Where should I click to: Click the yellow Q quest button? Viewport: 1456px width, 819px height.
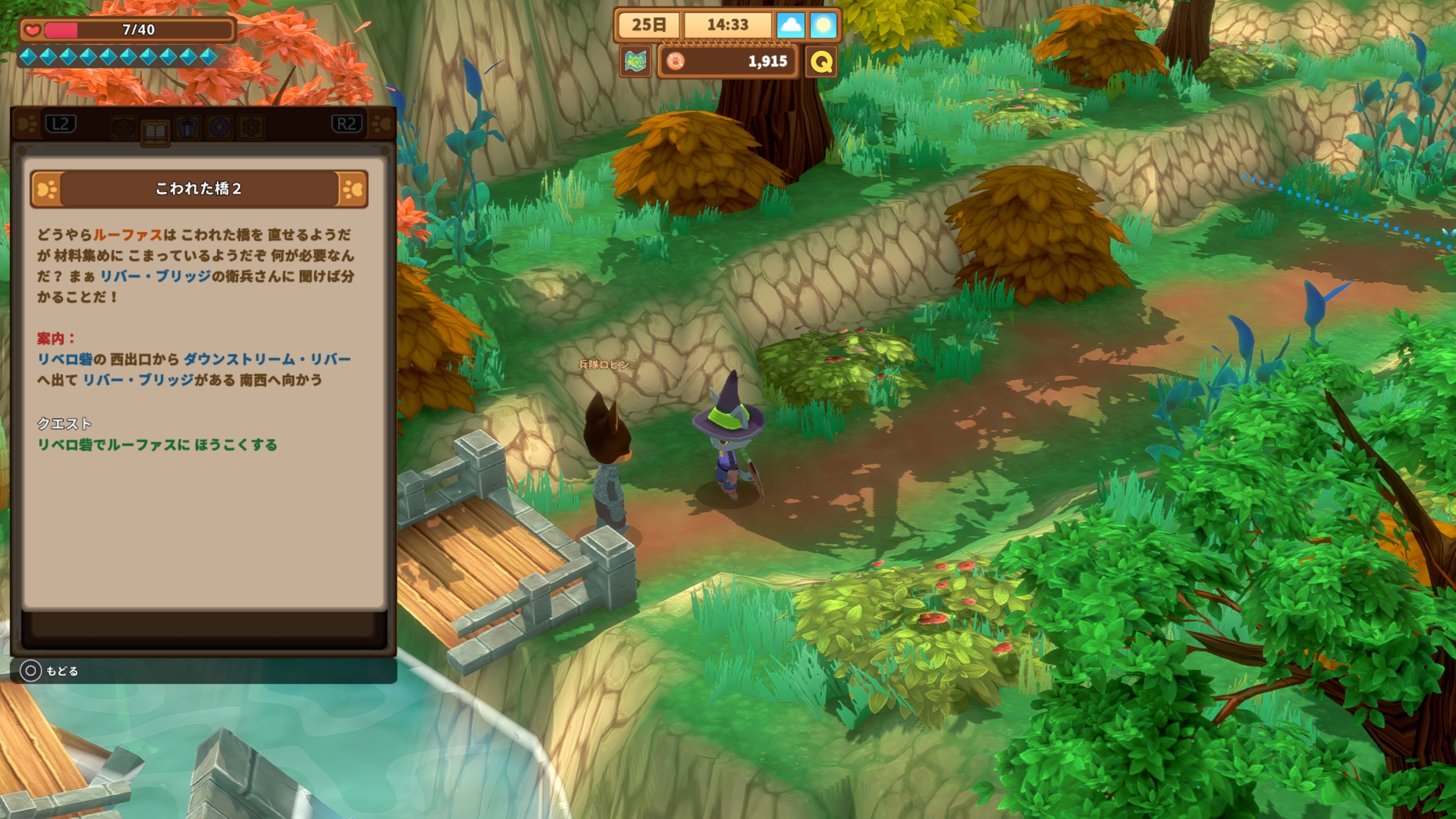pos(821,61)
